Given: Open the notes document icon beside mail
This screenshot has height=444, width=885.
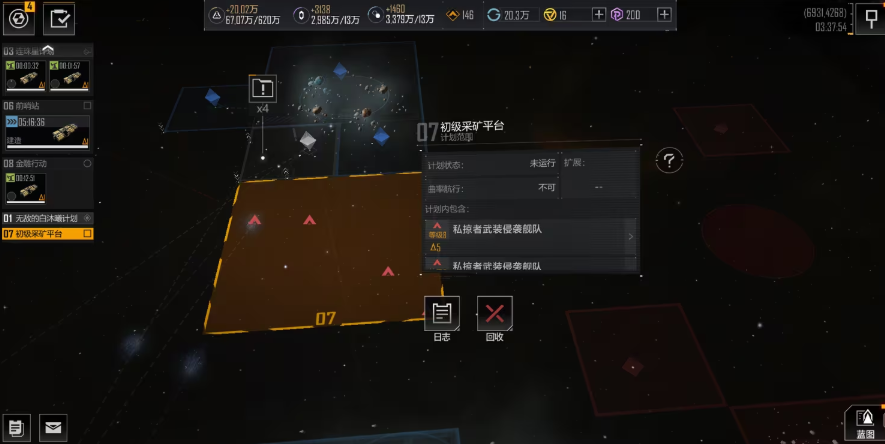Looking at the screenshot, I should 17,427.
